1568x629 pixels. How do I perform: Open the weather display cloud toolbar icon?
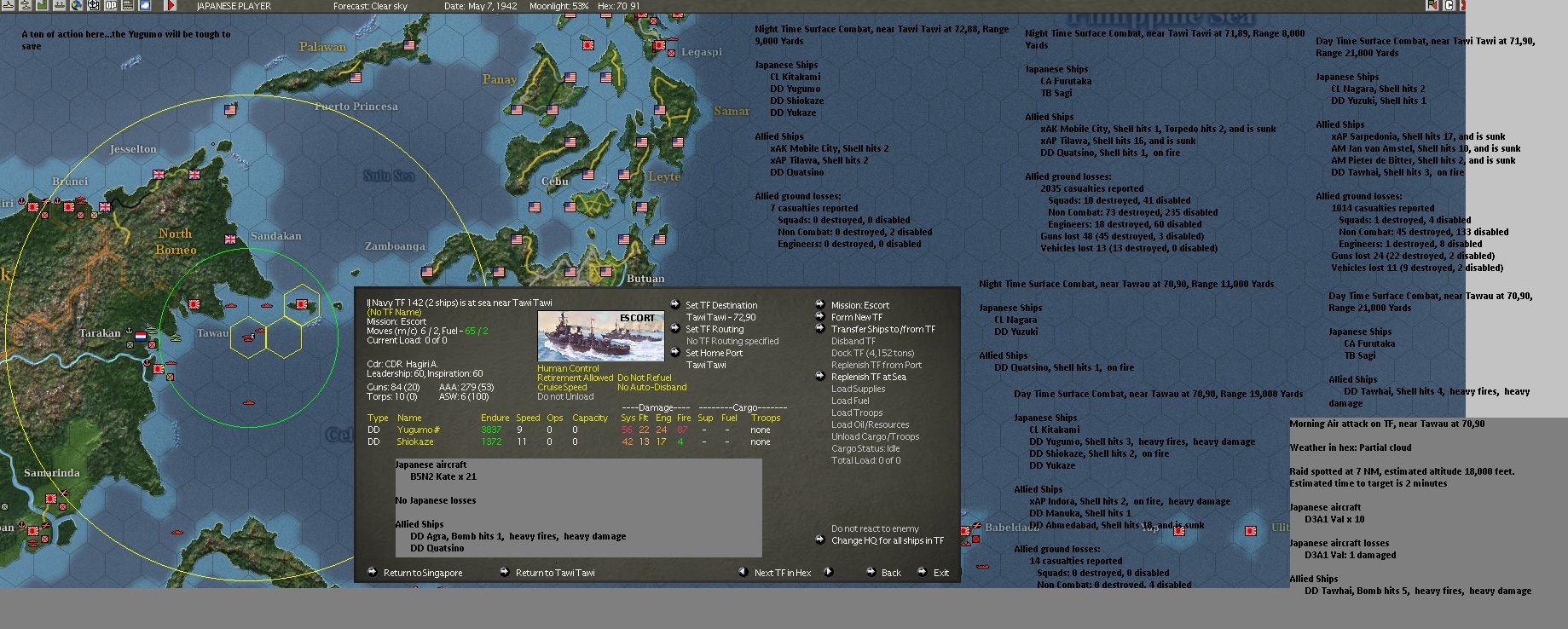[145, 7]
